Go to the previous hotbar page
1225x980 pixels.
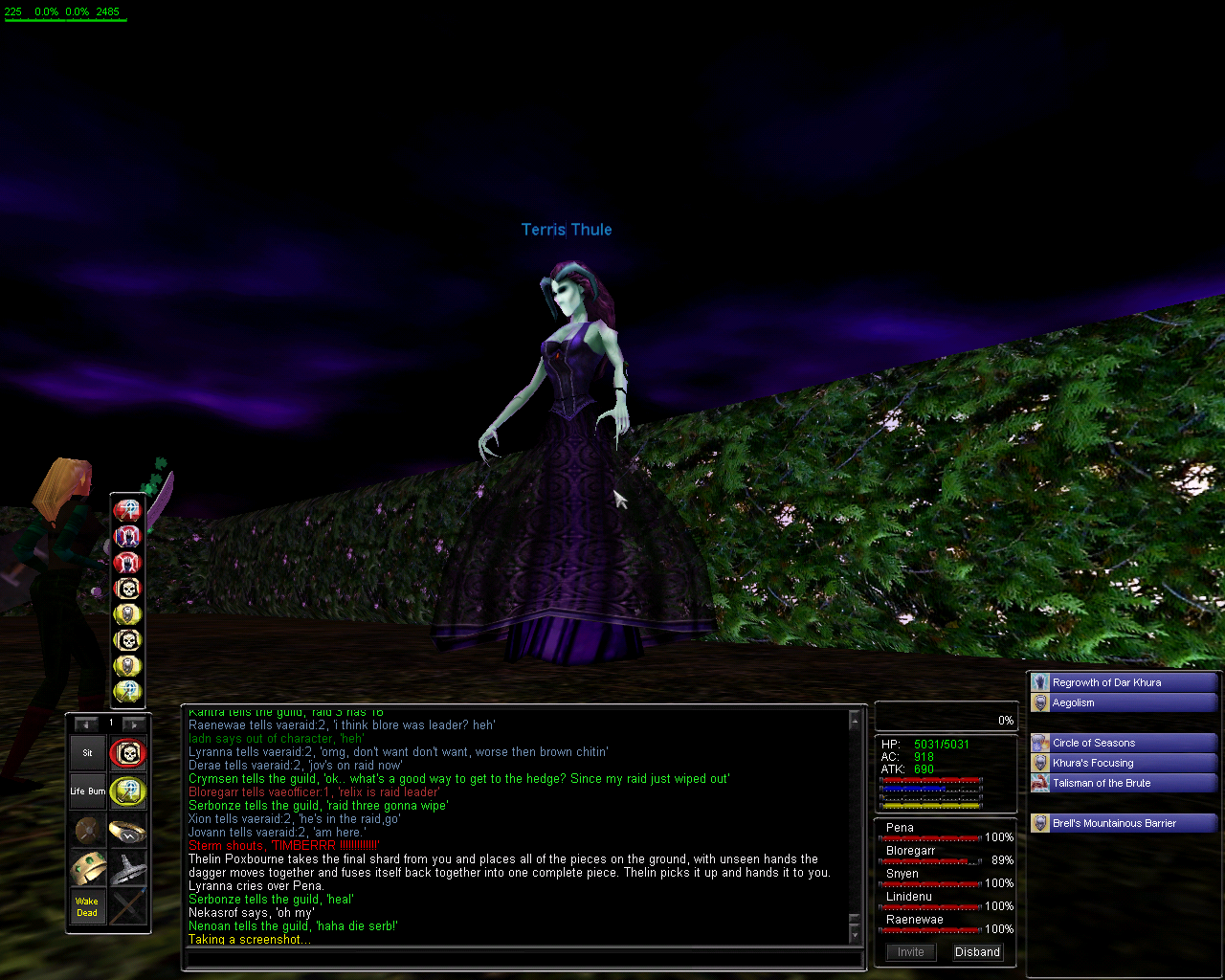[86, 724]
